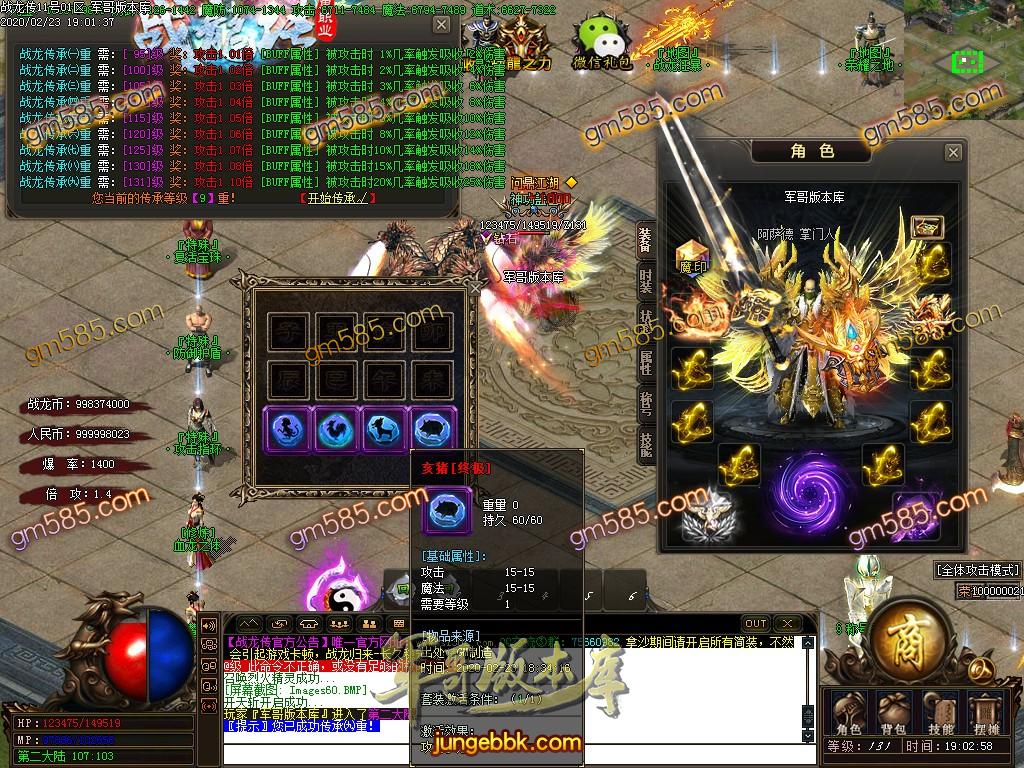
Task: Close the 角色 character panel
Action: 953,152
